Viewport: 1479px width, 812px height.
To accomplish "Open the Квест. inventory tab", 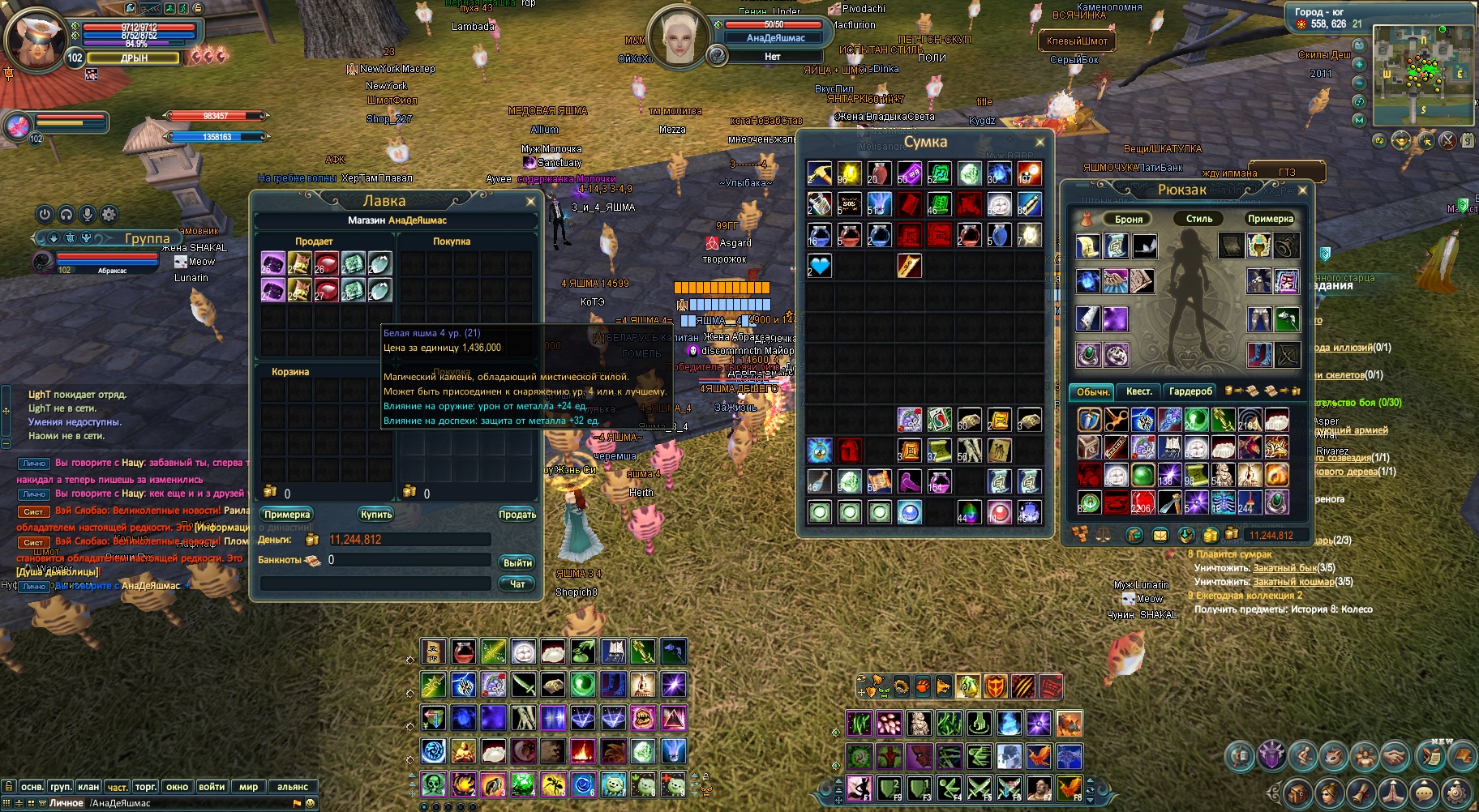I will click(x=1138, y=391).
